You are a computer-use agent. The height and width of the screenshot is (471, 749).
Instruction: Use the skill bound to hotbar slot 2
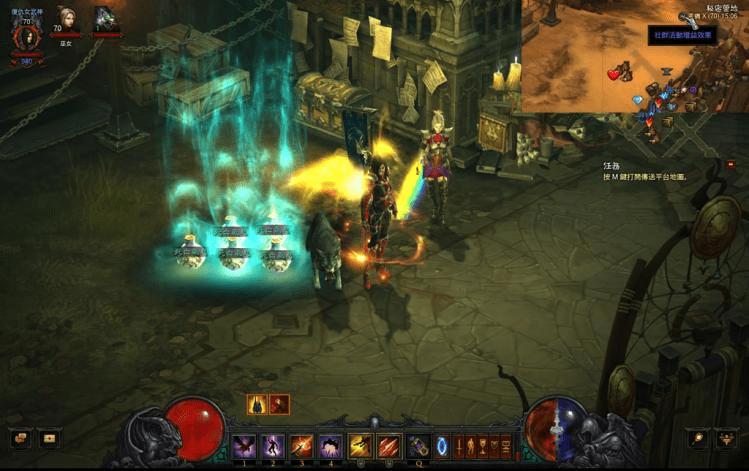pos(272,446)
